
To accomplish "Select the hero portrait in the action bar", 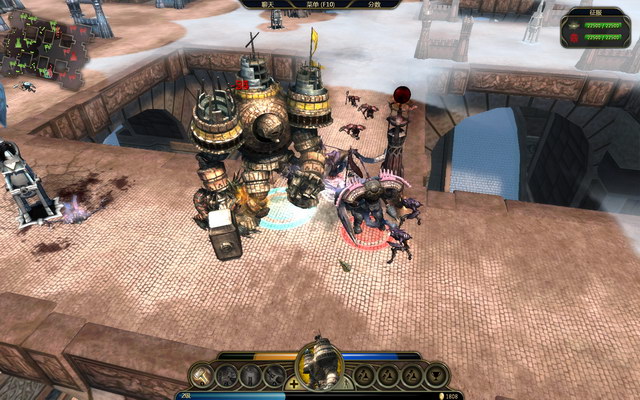I will [320, 363].
